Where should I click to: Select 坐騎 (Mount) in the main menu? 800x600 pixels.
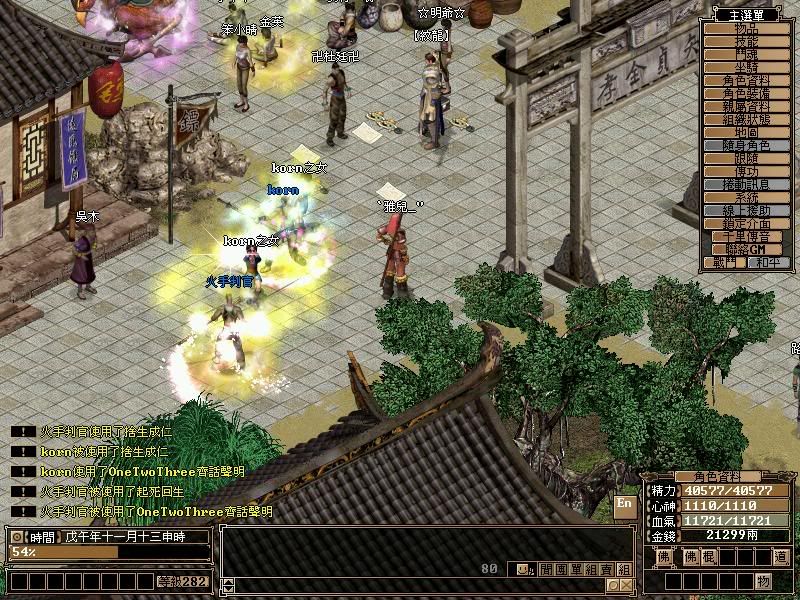point(747,68)
